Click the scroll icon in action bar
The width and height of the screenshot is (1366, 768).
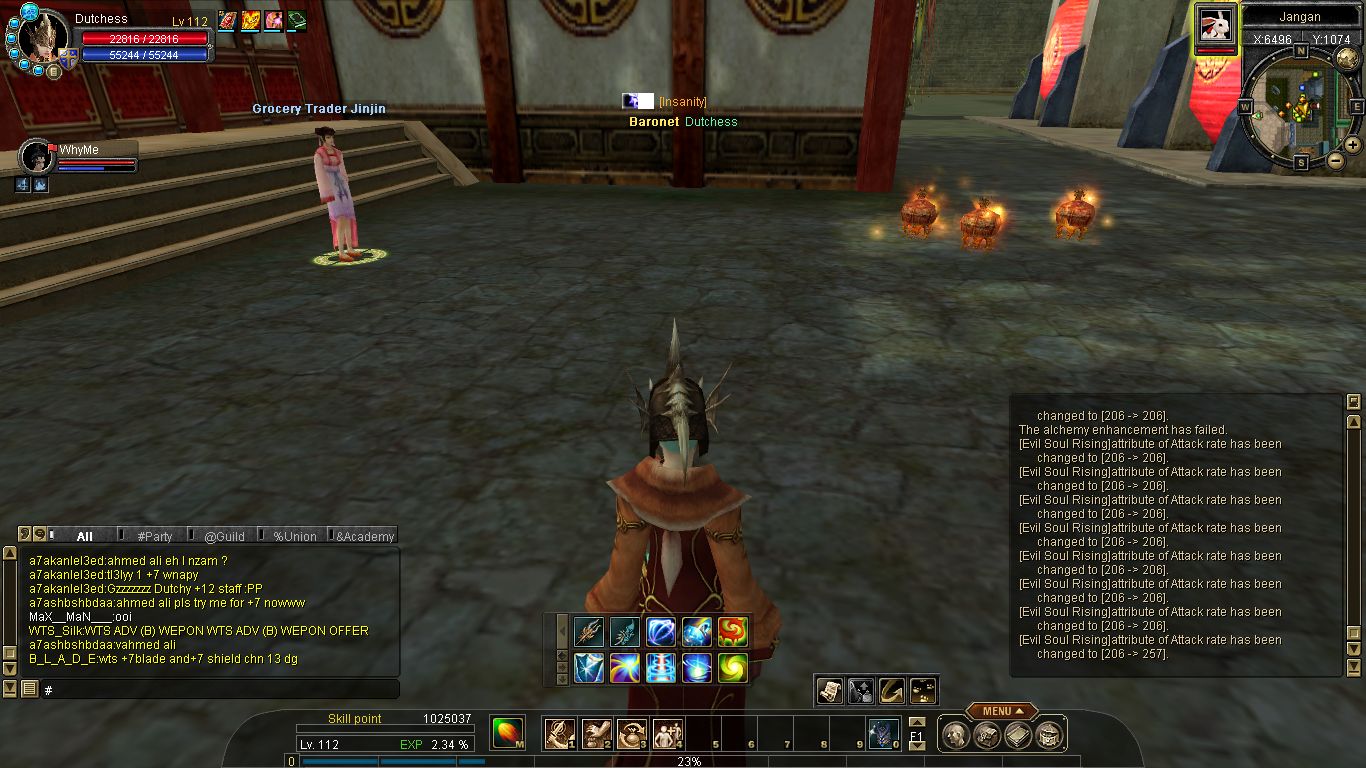click(x=829, y=690)
